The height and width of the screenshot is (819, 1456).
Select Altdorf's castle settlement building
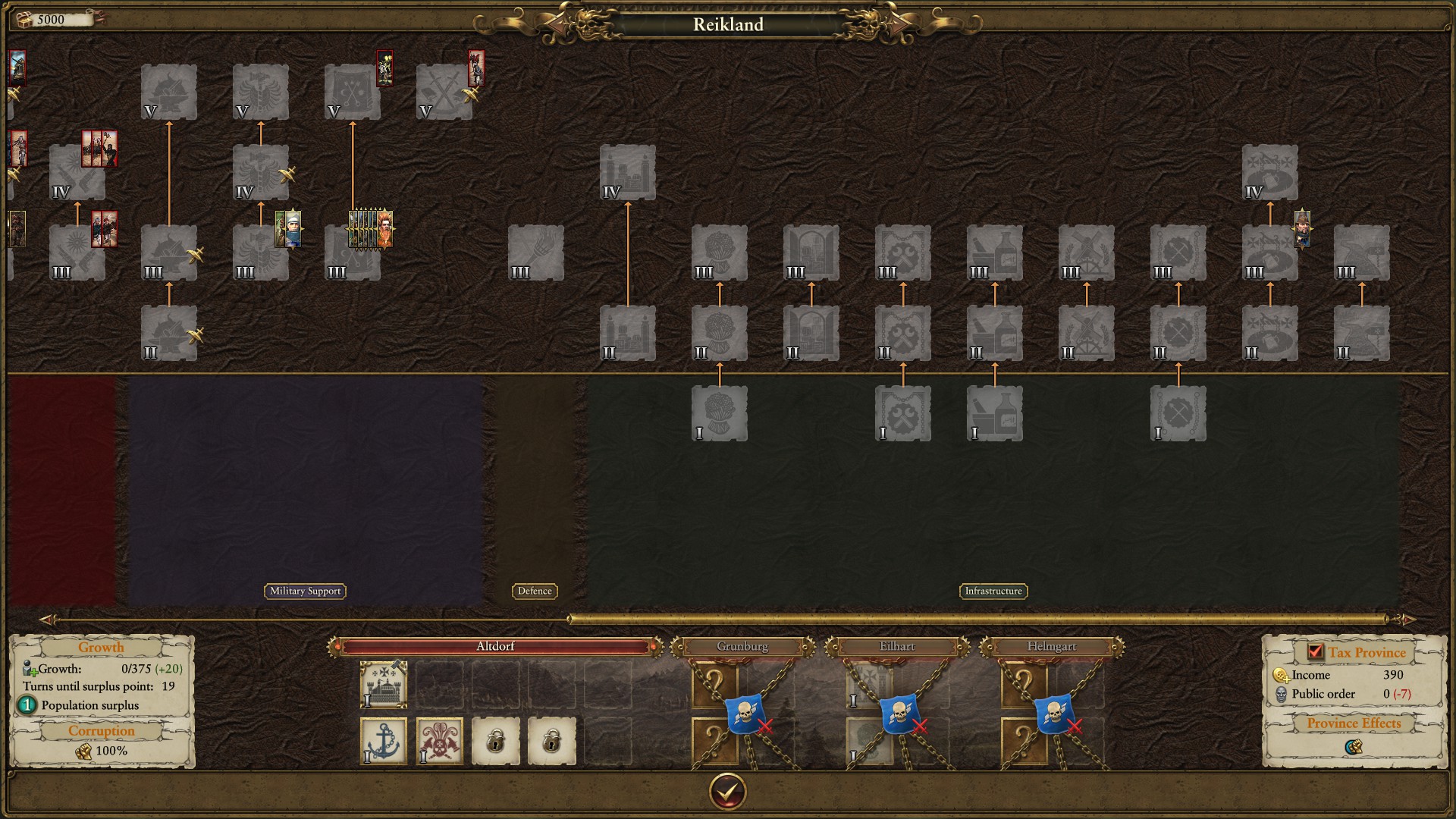click(384, 685)
